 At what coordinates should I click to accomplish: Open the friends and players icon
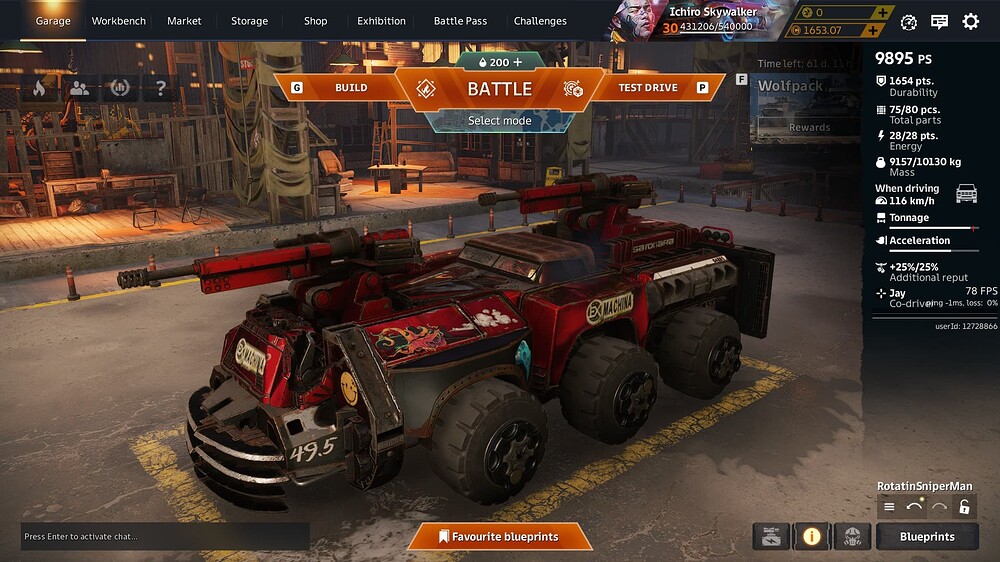[x=79, y=88]
